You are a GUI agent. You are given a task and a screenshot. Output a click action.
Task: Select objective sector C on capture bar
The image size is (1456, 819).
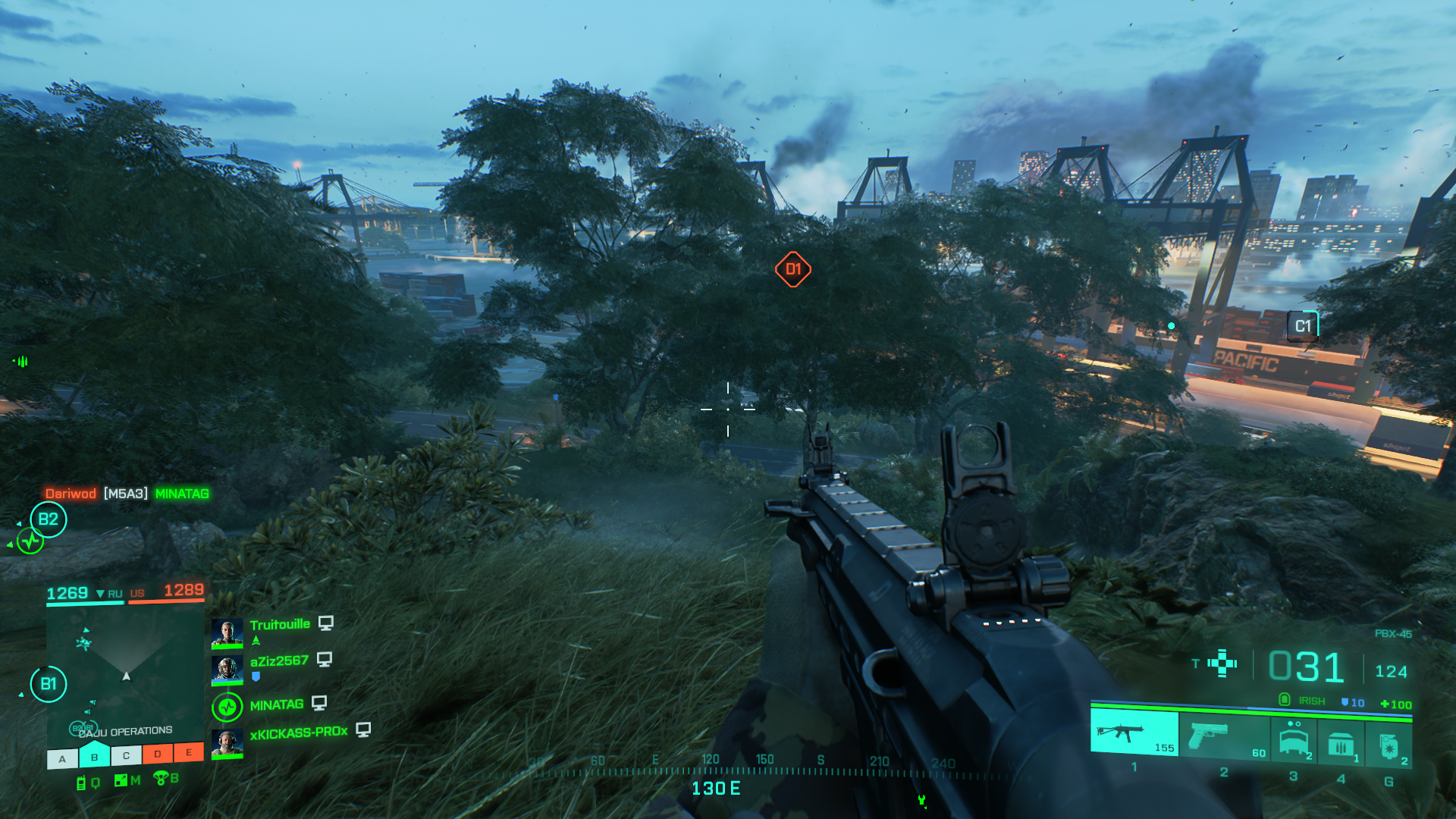click(126, 755)
